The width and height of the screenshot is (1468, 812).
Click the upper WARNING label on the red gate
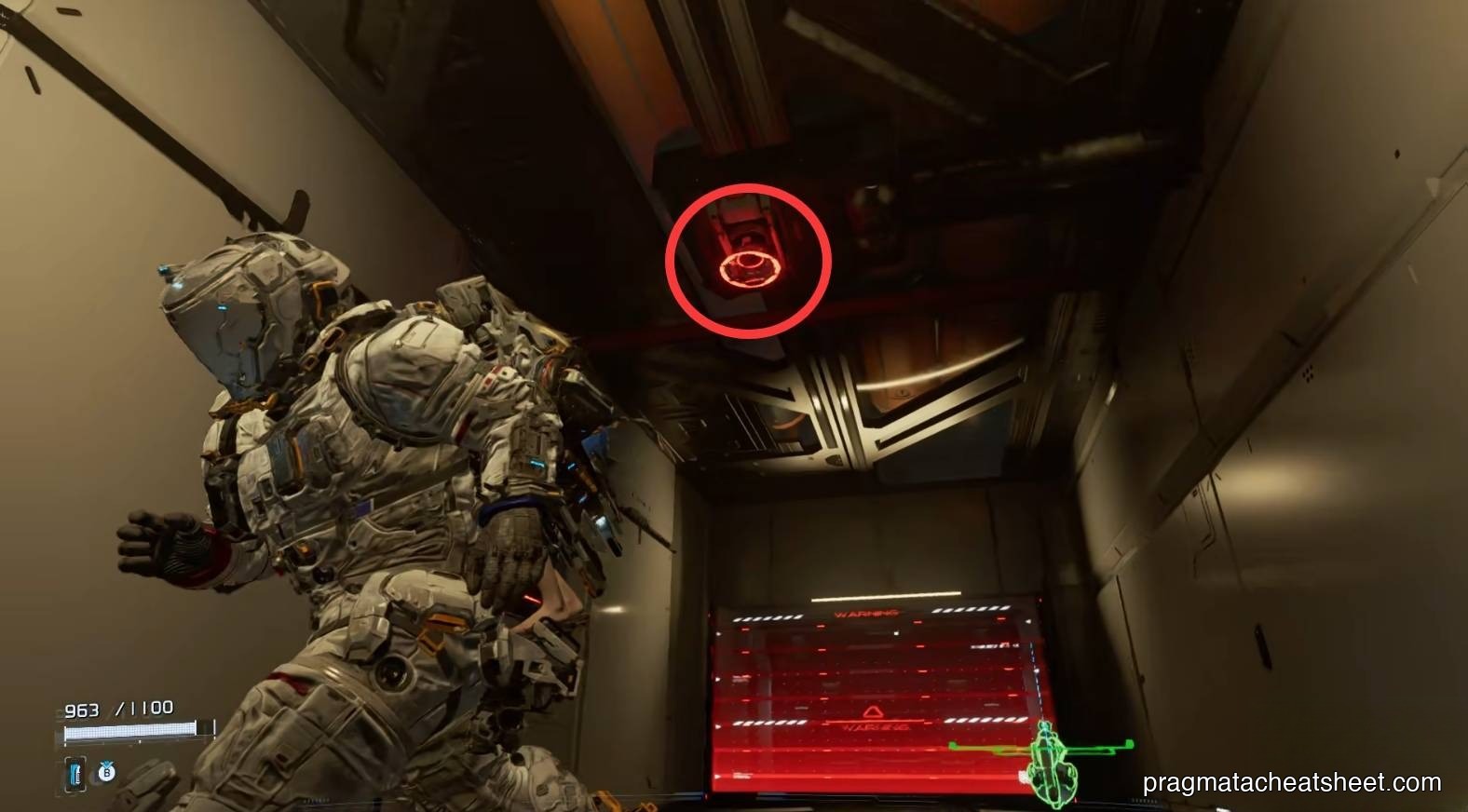[866, 613]
